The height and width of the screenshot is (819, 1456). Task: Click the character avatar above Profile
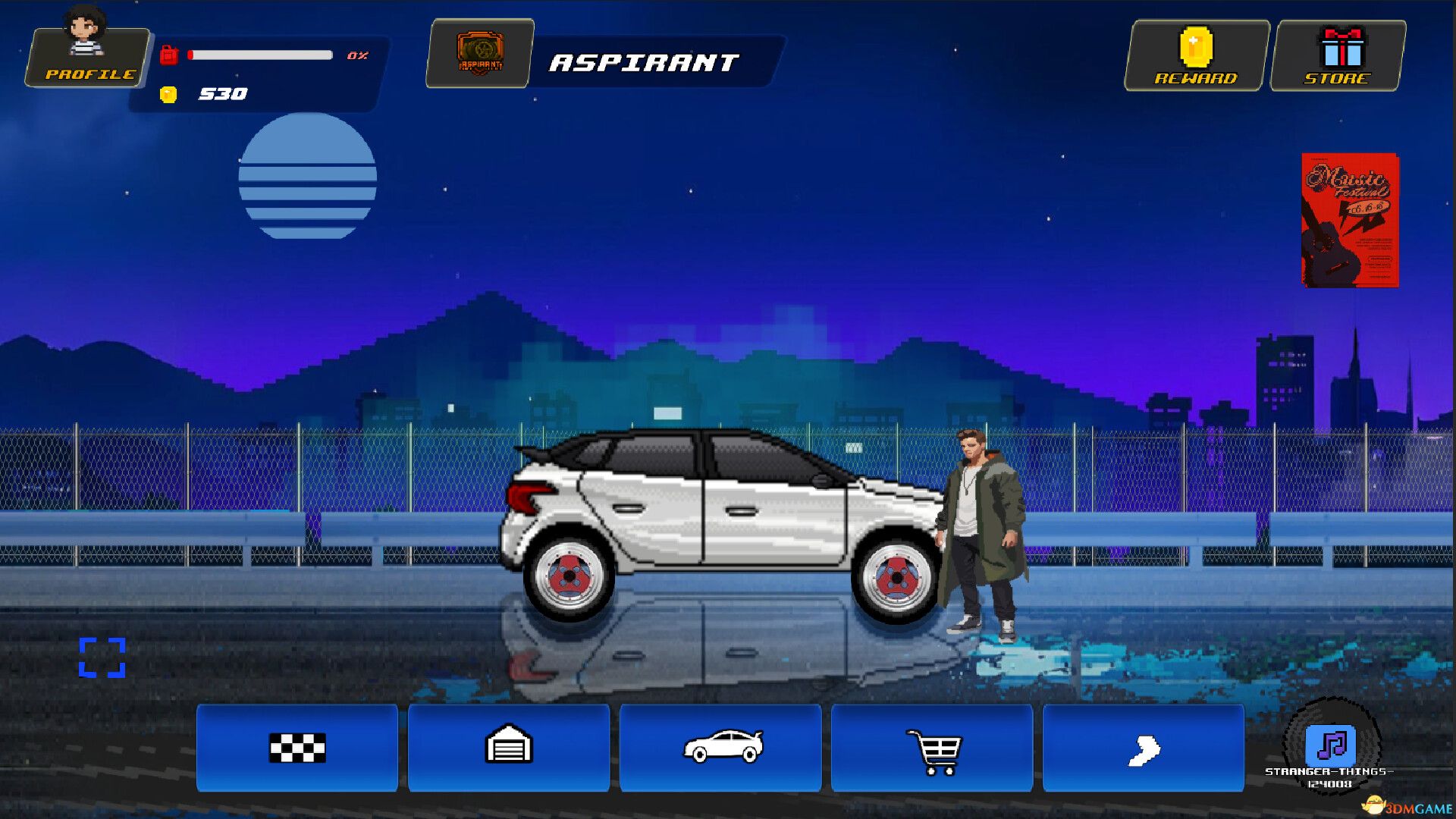[87, 27]
